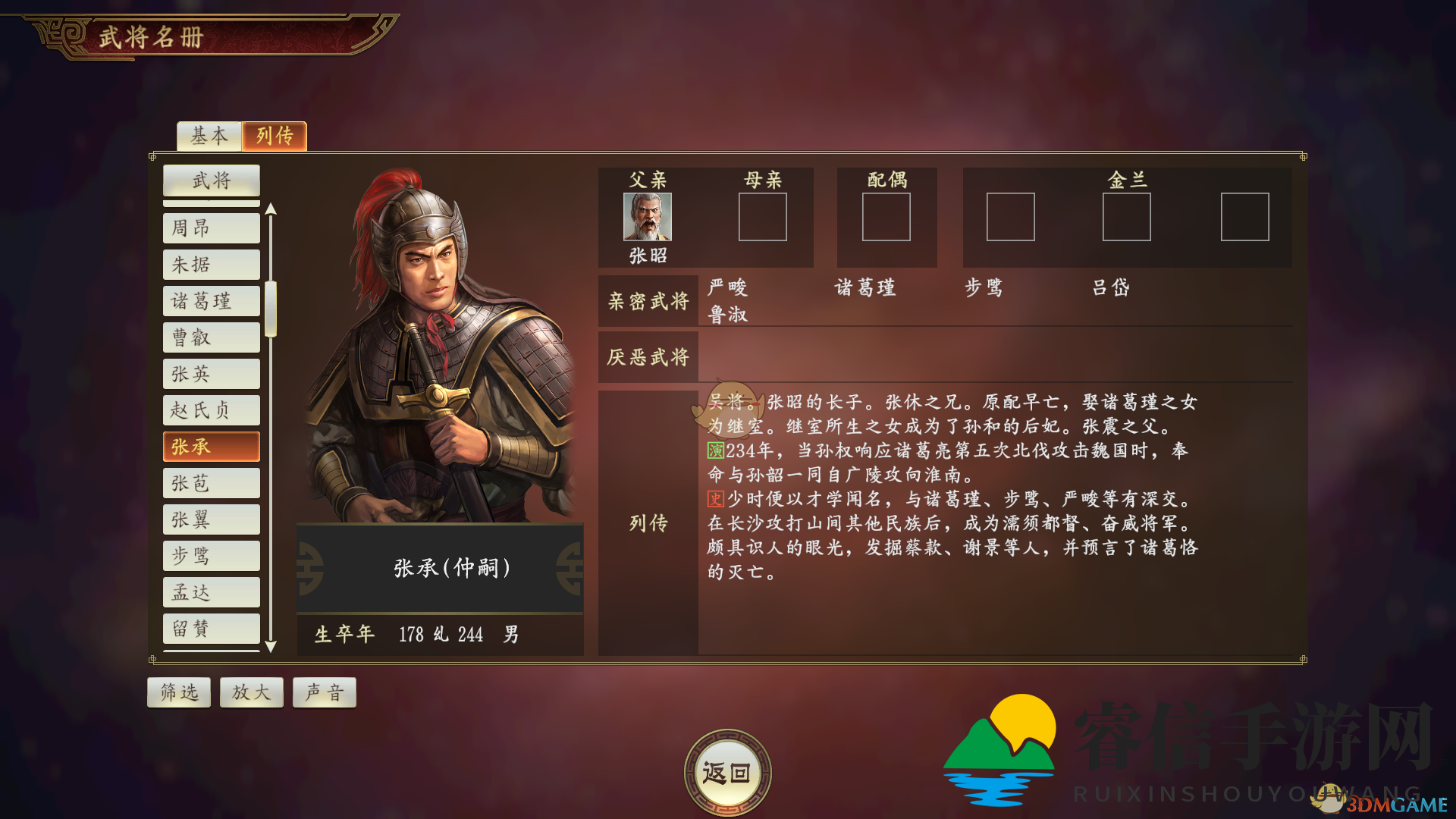Image resolution: width=1456 pixels, height=819 pixels.
Task: Open the 武将 category selector
Action: click(211, 180)
